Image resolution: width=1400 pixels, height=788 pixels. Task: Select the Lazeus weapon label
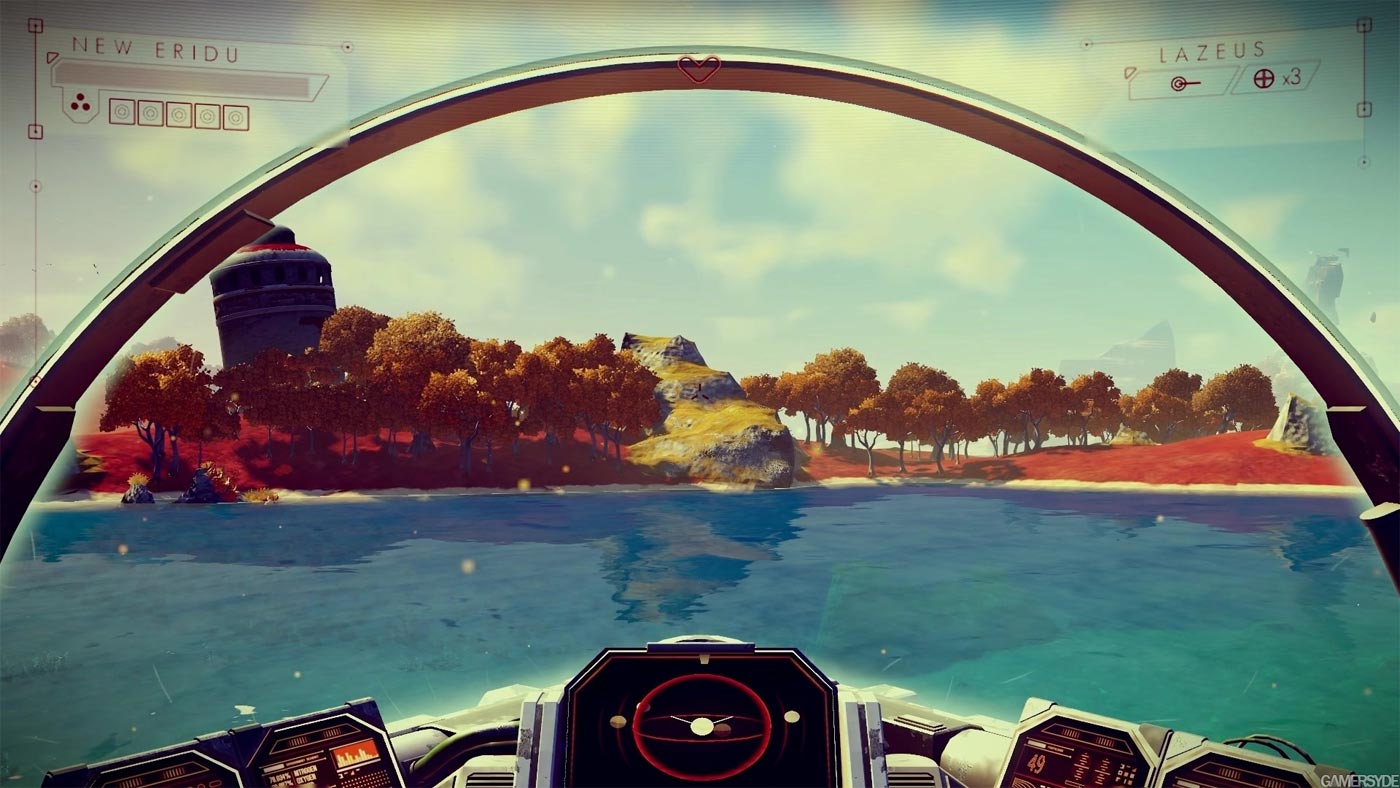(x=1211, y=50)
